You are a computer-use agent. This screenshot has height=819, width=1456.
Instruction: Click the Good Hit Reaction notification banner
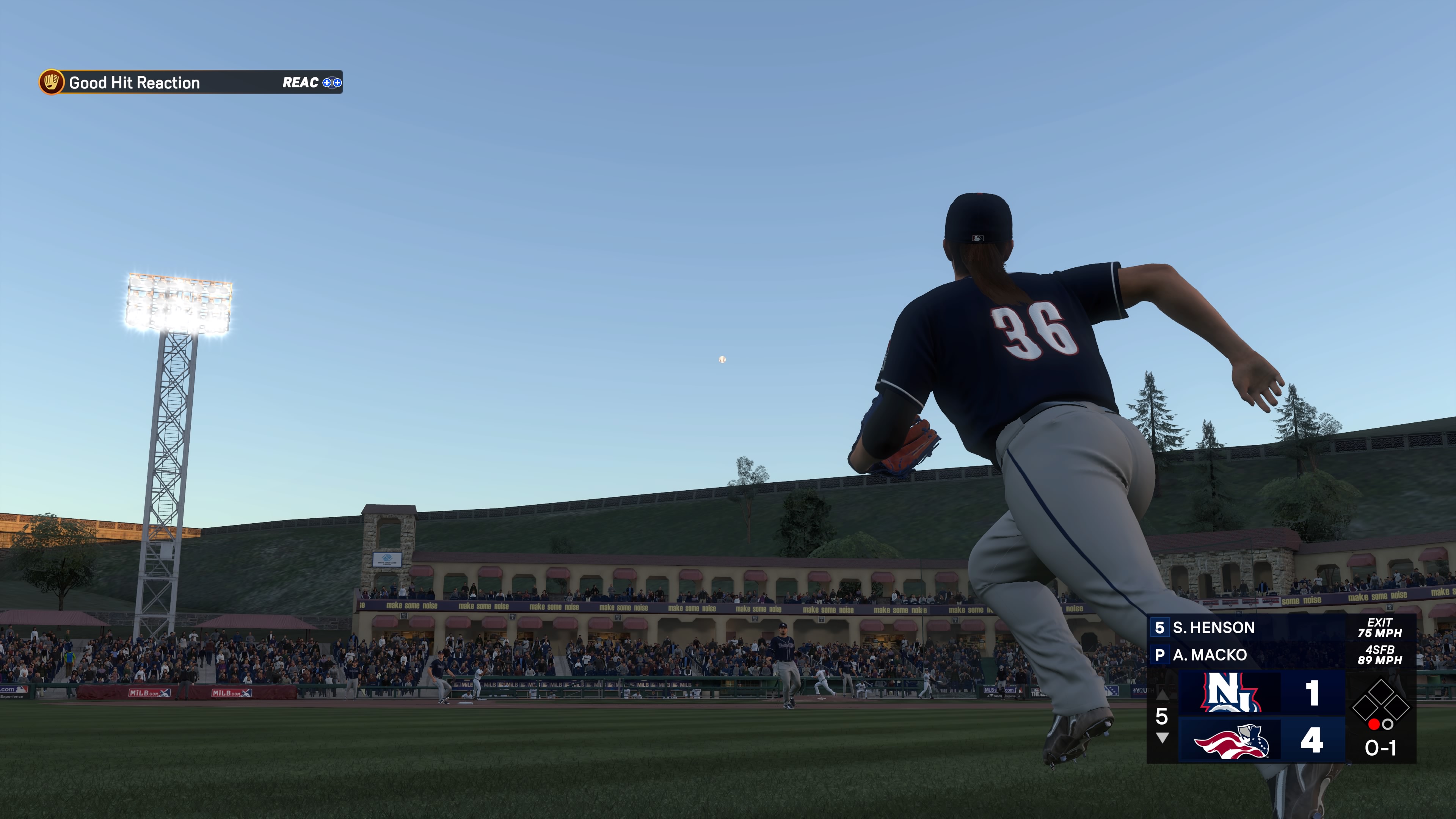pos(191,83)
